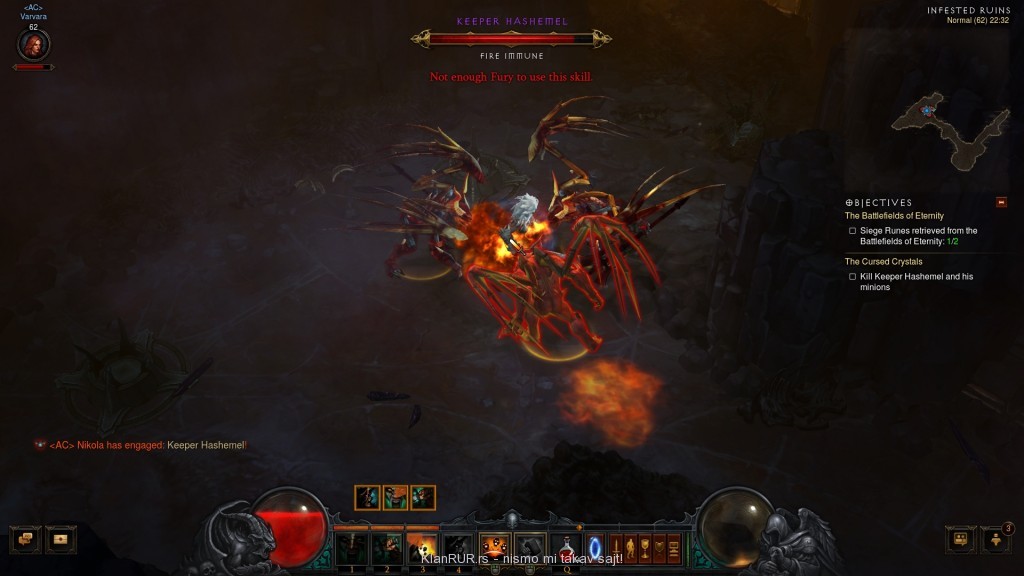Activate the skill in hotbar slot 2
1024x576 pixels.
coord(386,548)
